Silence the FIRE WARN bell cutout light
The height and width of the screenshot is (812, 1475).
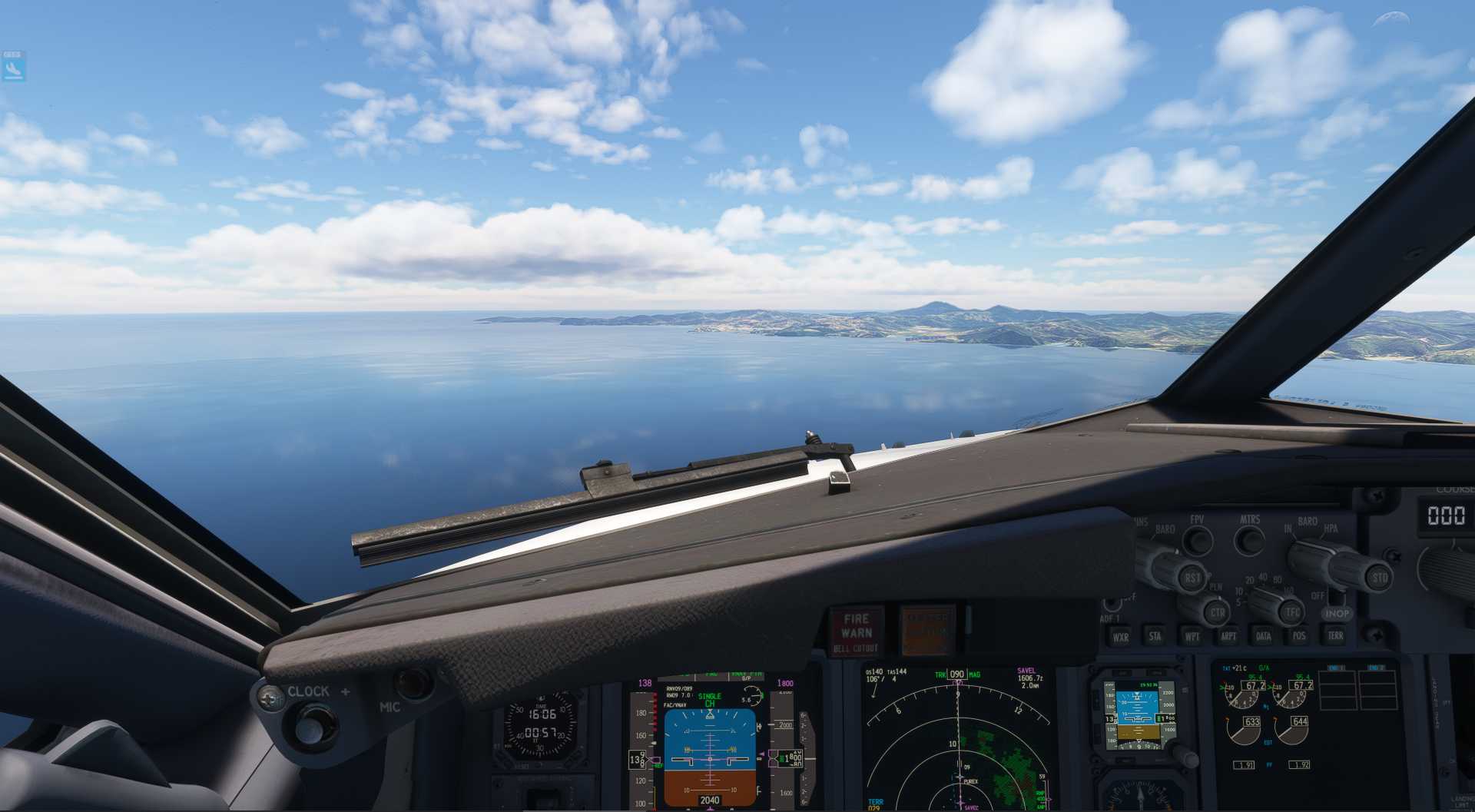[x=856, y=631]
